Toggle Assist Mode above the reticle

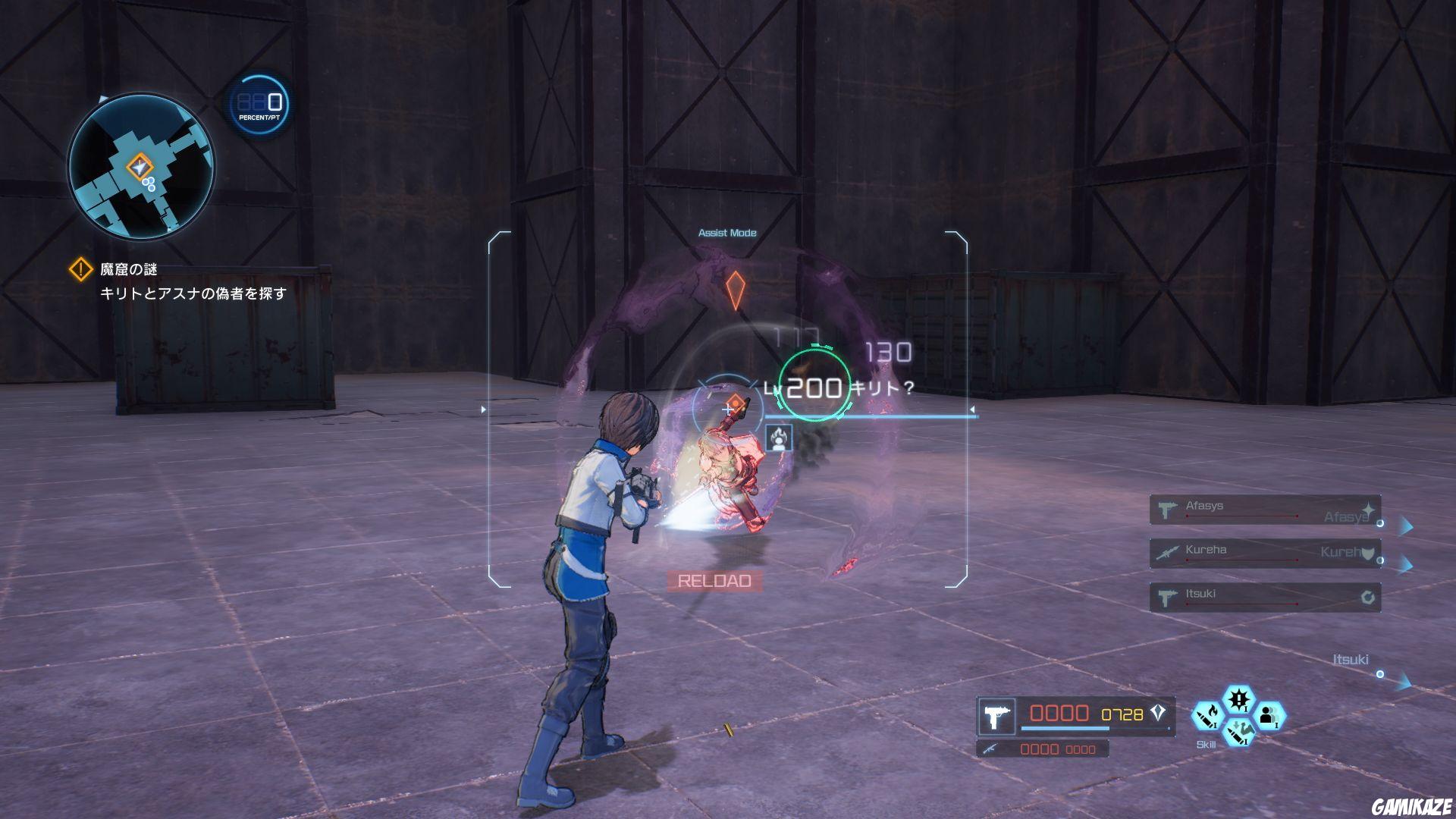pyautogui.click(x=728, y=232)
